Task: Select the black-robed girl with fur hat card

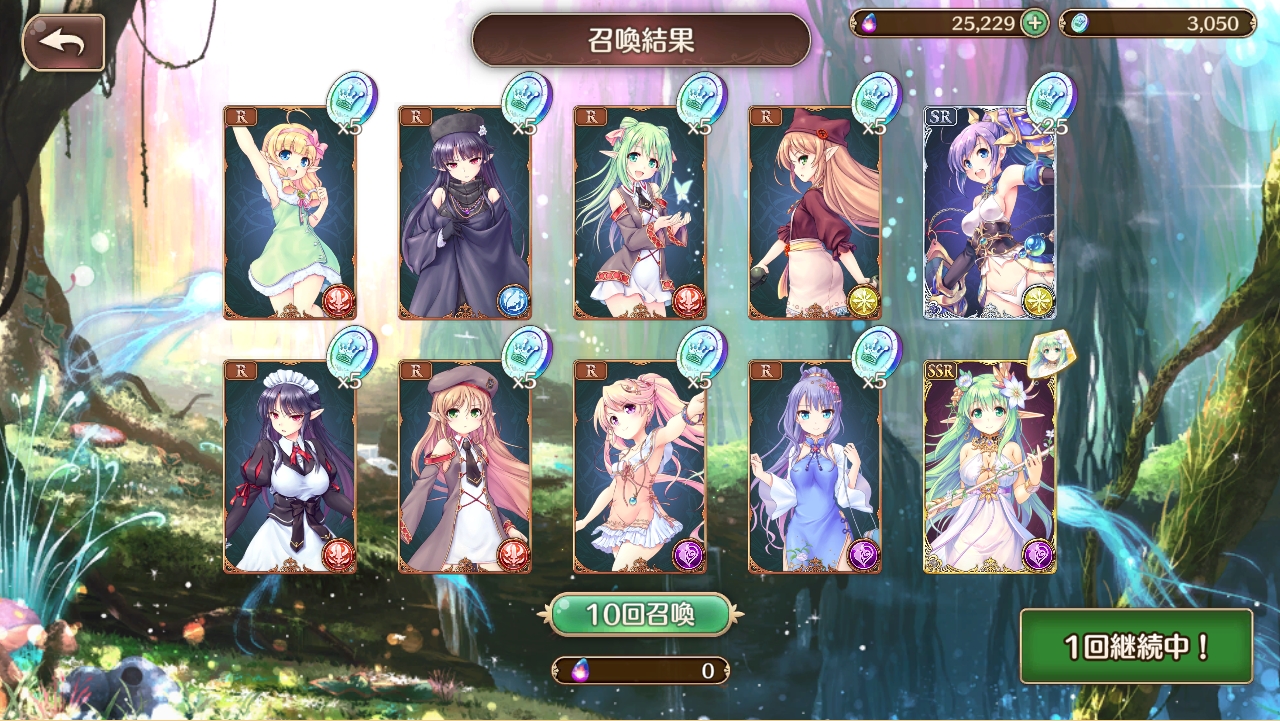Action: [464, 212]
